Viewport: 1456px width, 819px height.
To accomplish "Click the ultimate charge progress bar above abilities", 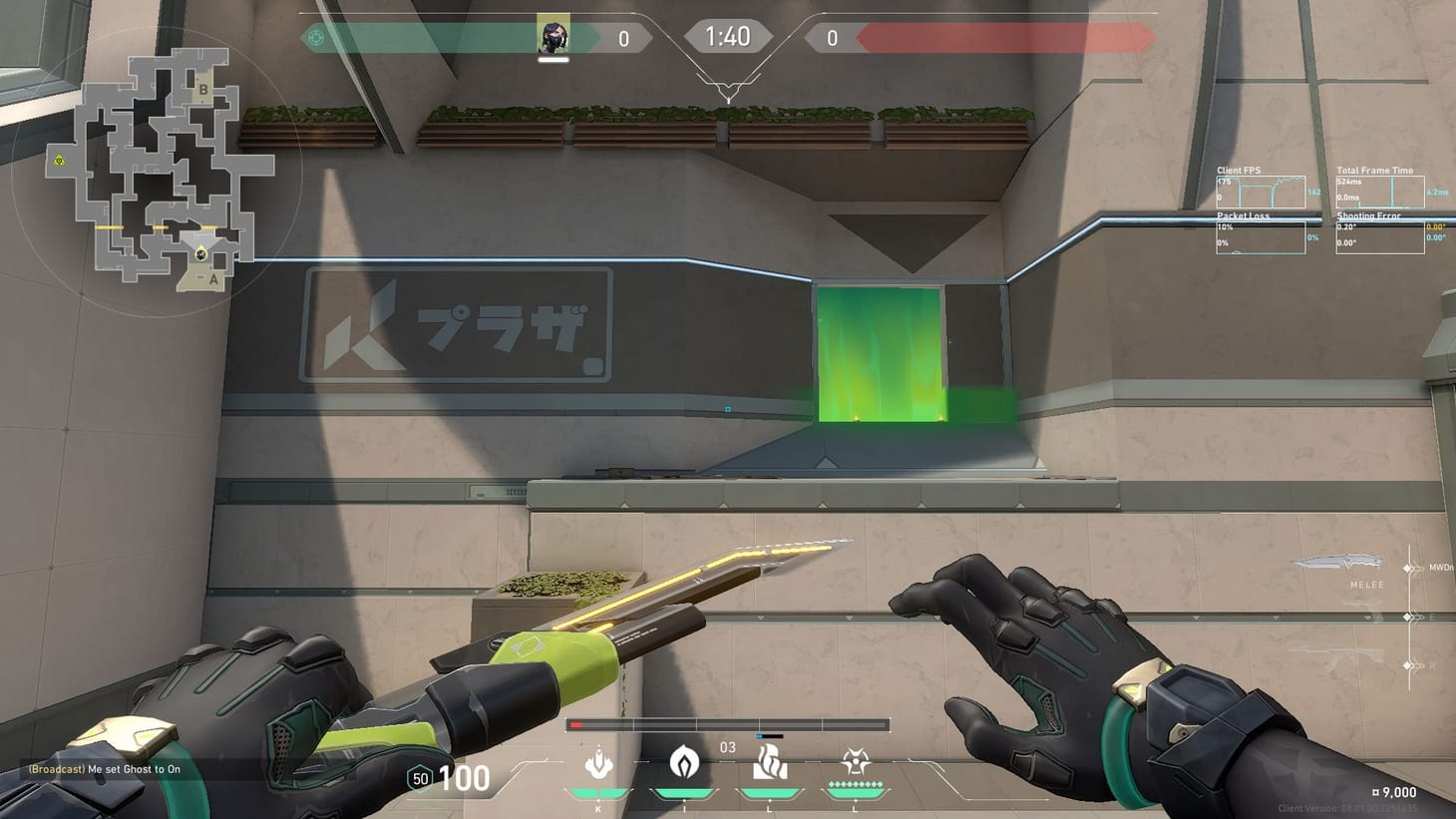I will point(728,724).
